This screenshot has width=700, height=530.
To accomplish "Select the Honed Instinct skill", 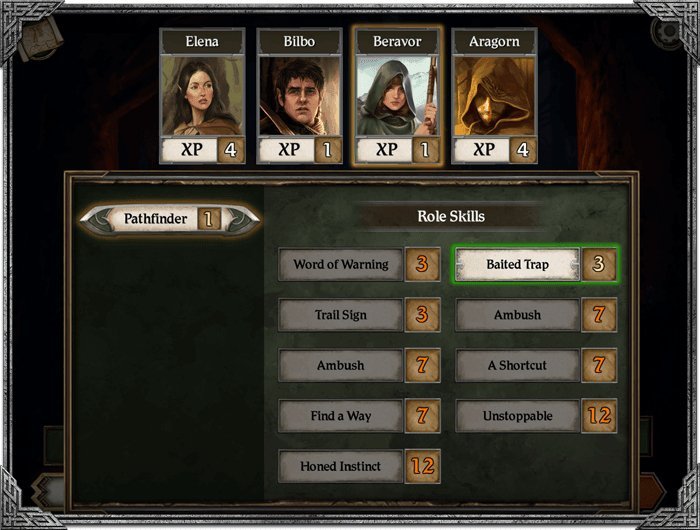I will (x=341, y=466).
